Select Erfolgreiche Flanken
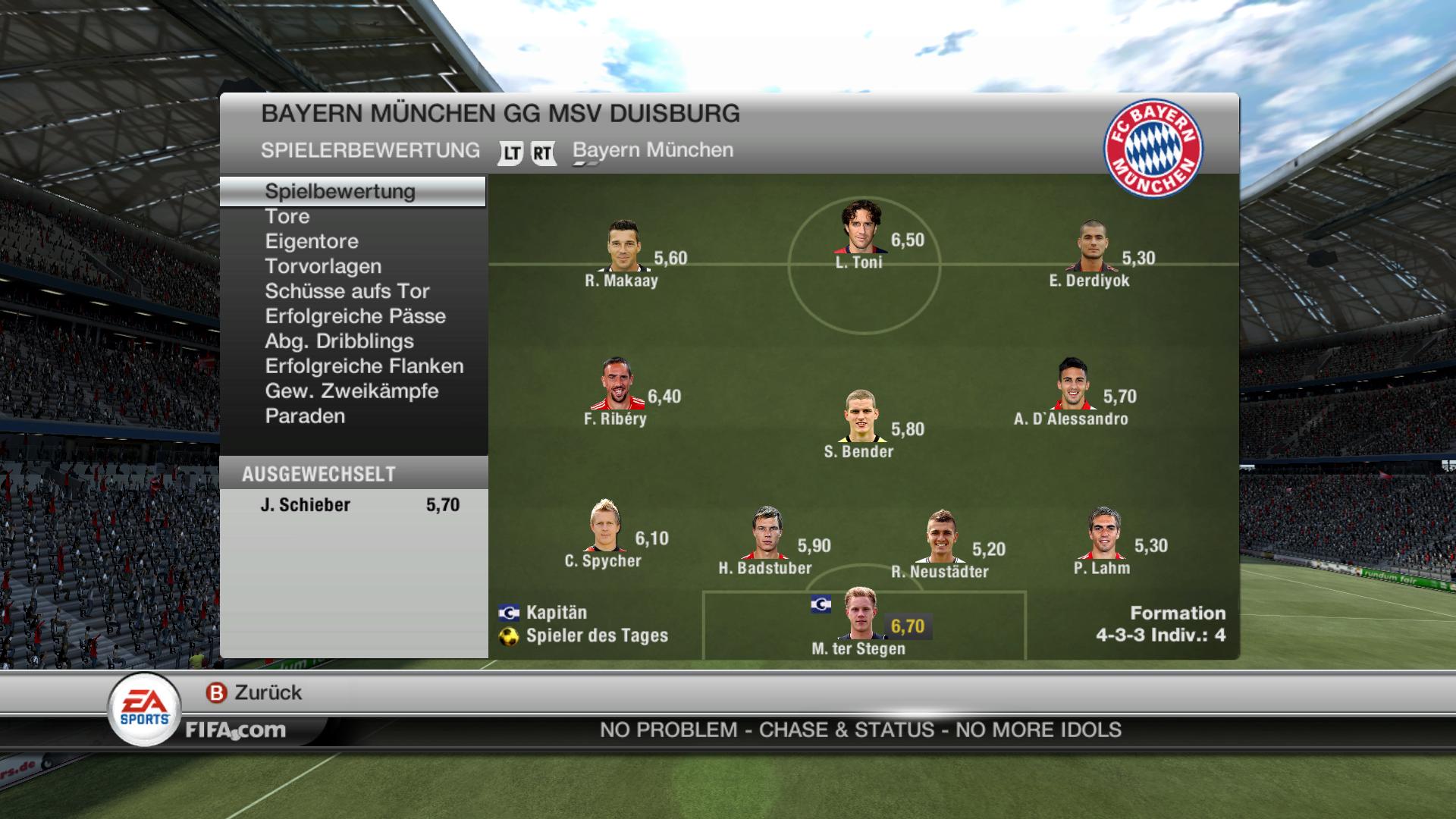 pyautogui.click(x=364, y=366)
